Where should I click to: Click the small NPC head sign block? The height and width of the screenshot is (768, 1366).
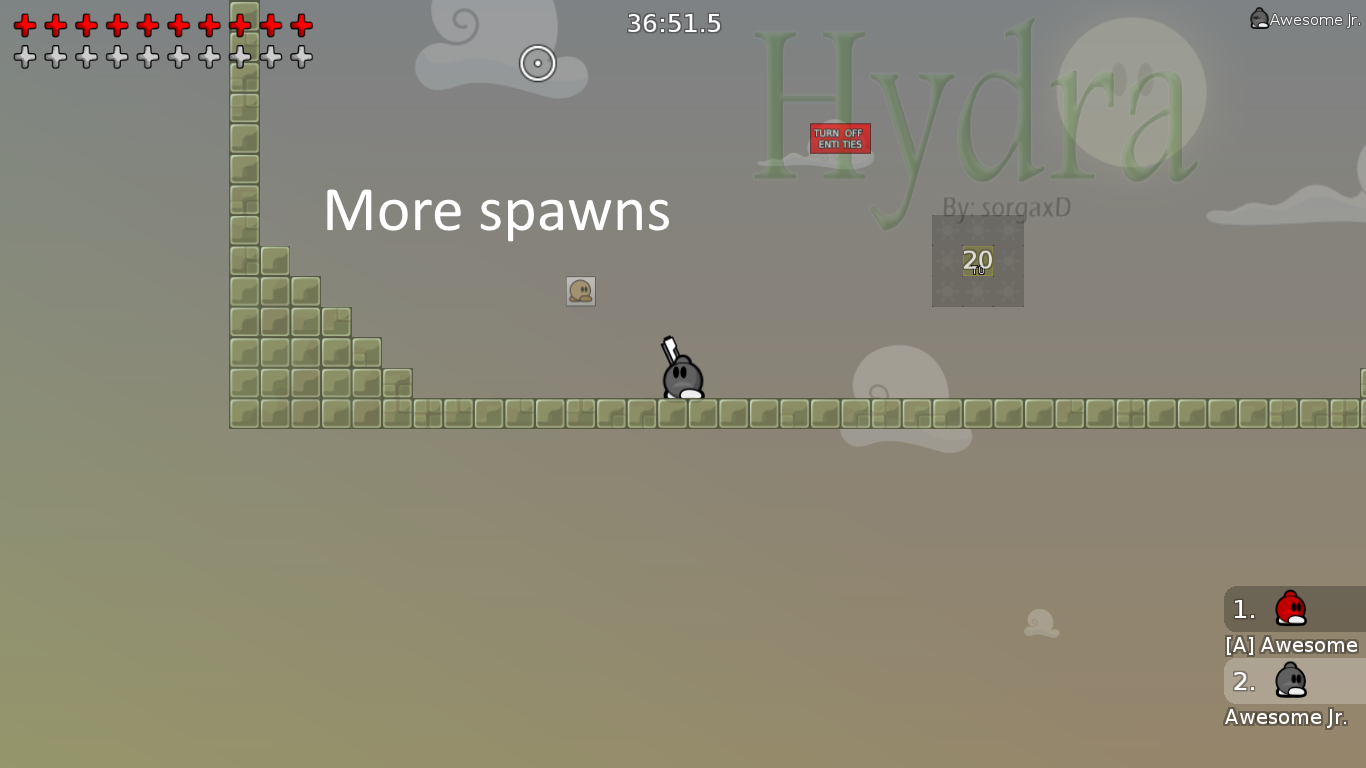point(581,290)
